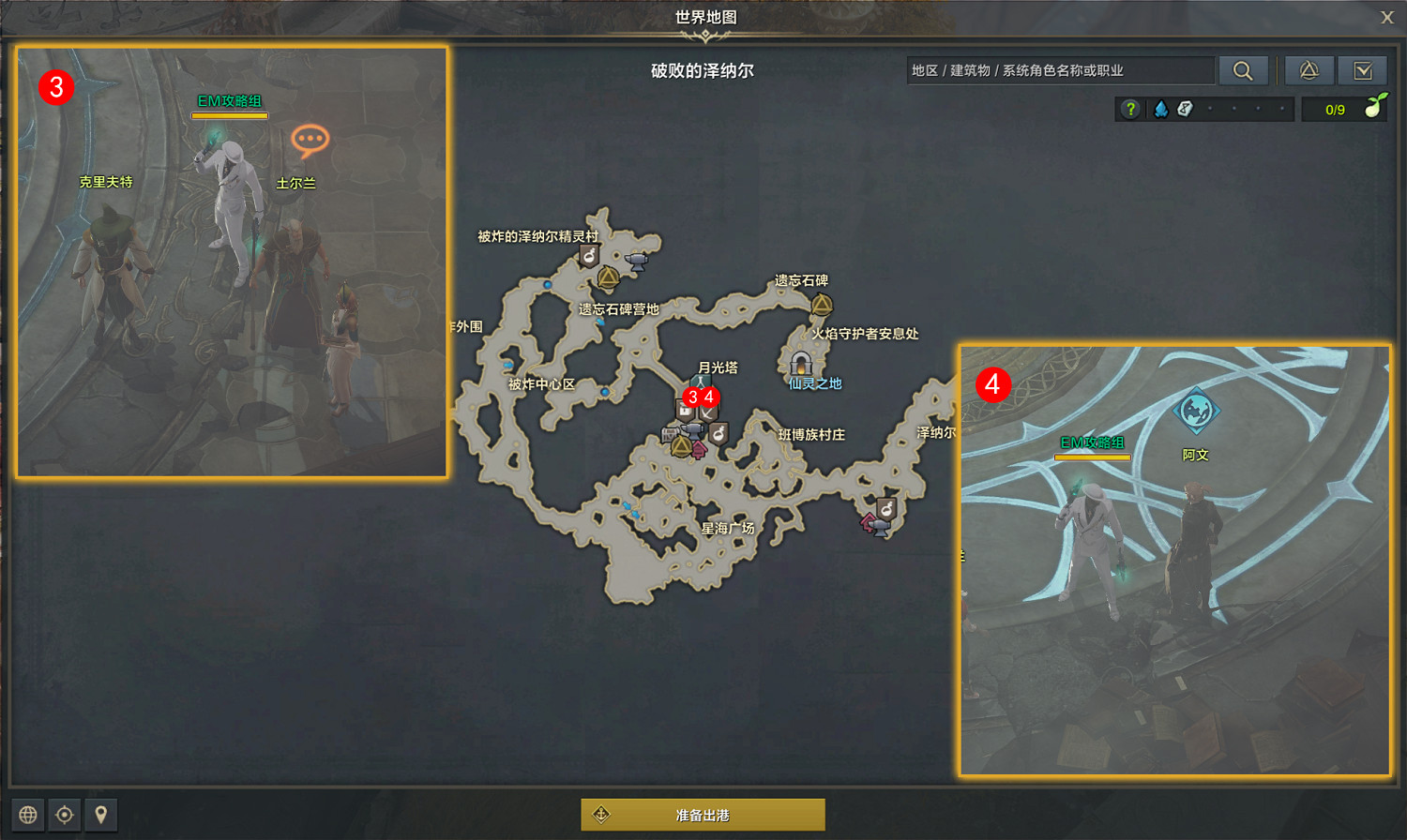Click the padlock icon at 仙灵之地
The width and height of the screenshot is (1407, 840).
(x=800, y=364)
